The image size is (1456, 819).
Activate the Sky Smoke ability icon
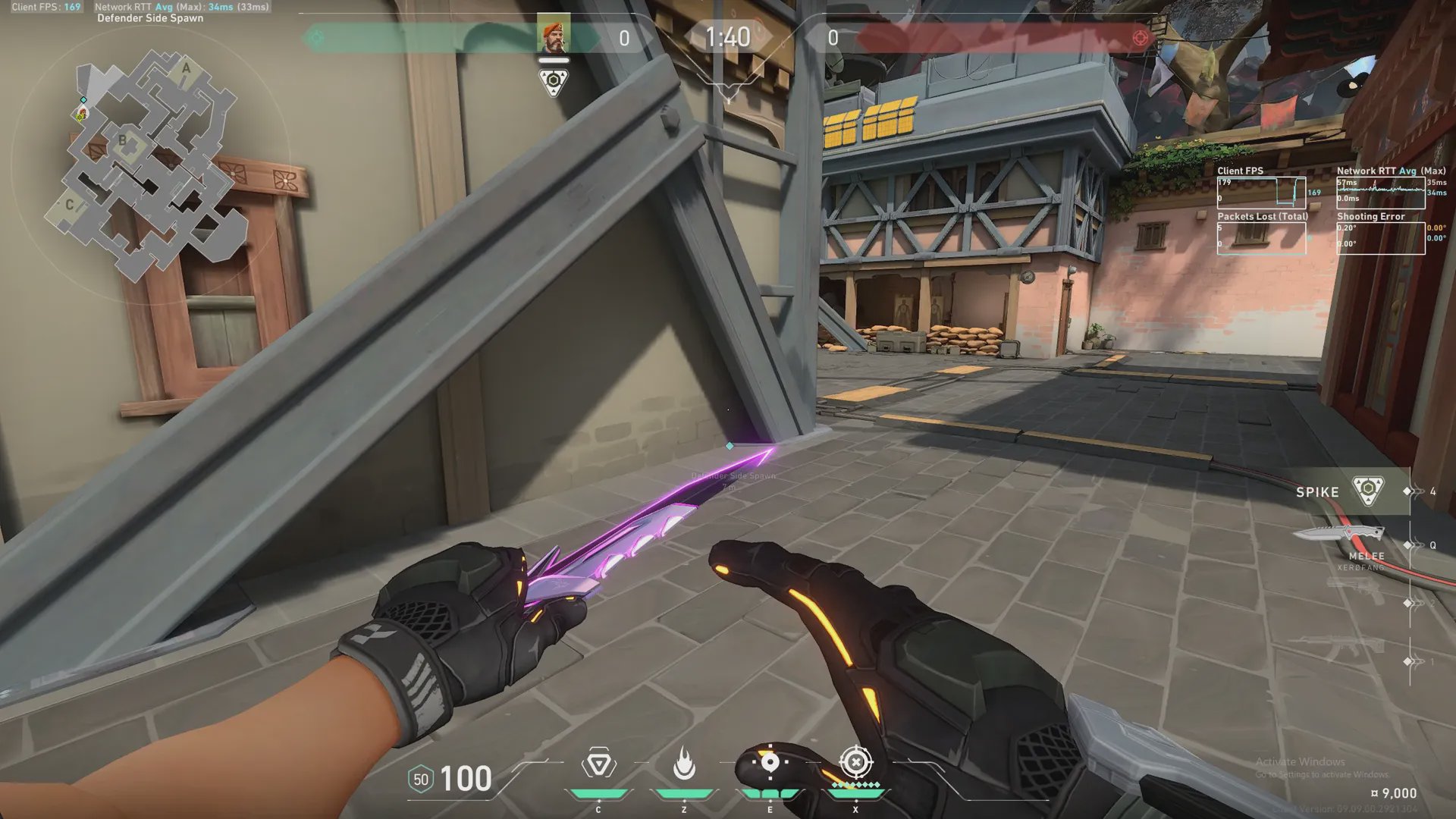(x=770, y=763)
